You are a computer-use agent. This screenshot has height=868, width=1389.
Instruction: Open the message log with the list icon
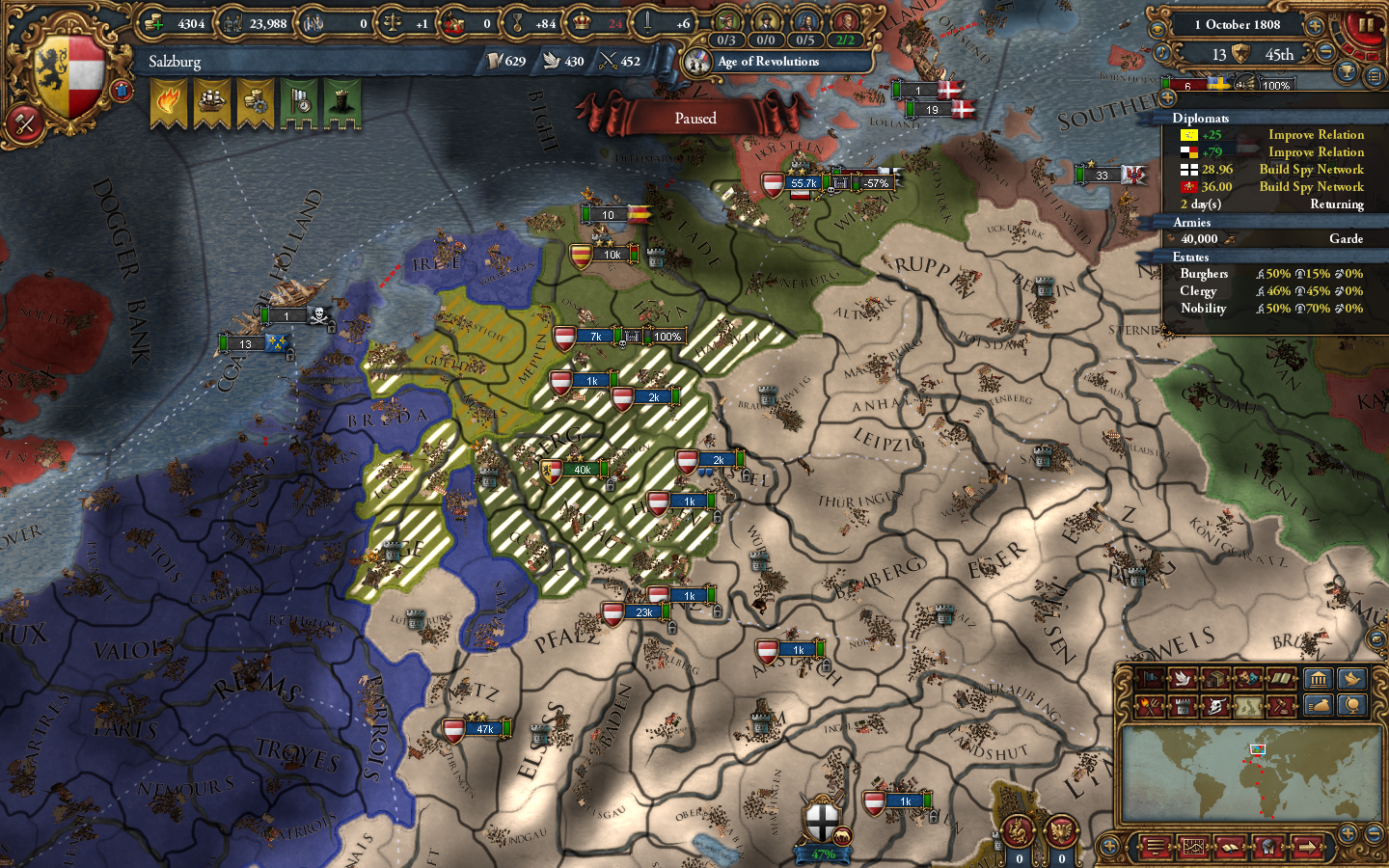(x=1154, y=846)
